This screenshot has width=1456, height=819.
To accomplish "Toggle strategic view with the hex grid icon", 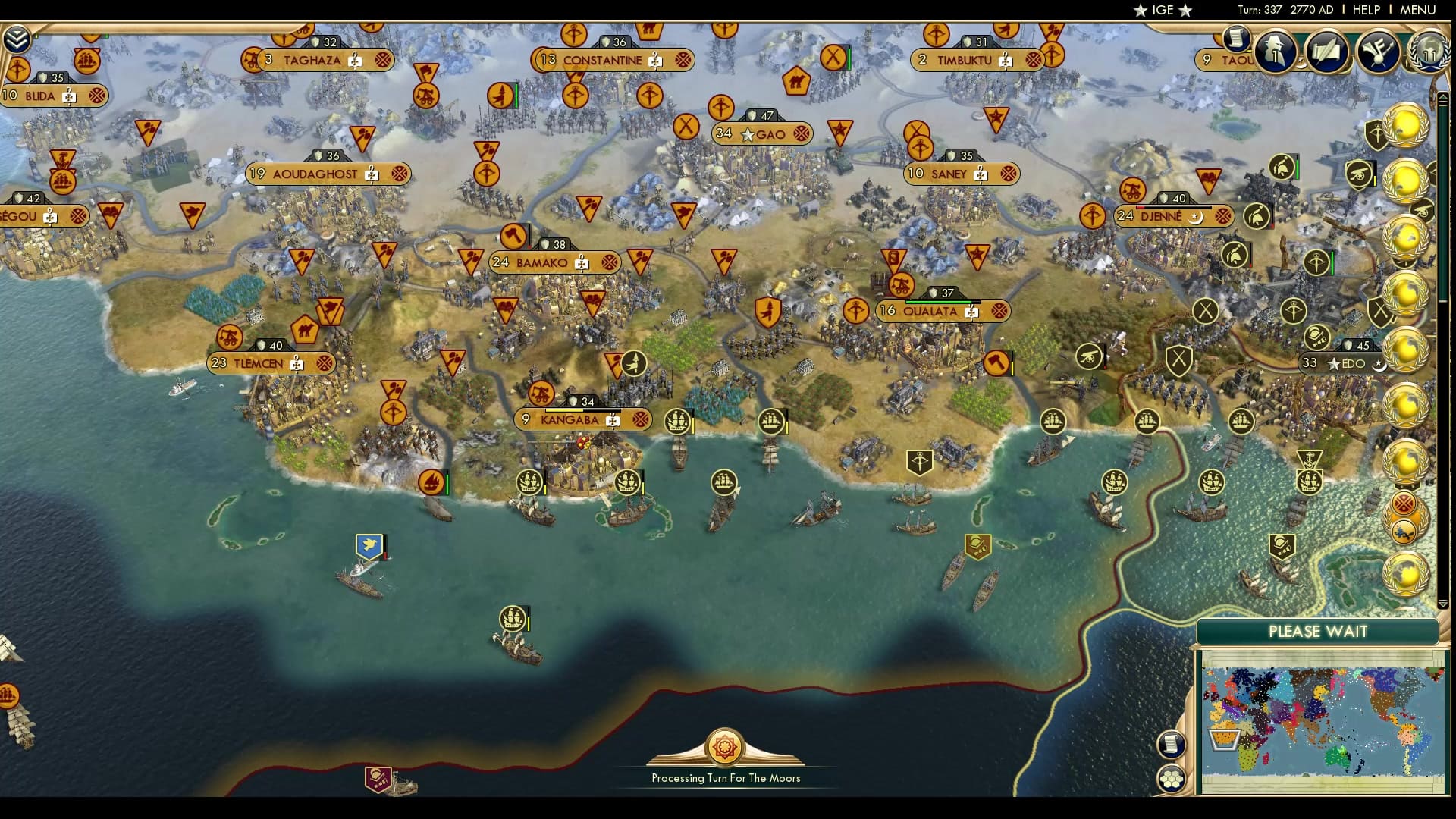I will tap(1170, 777).
